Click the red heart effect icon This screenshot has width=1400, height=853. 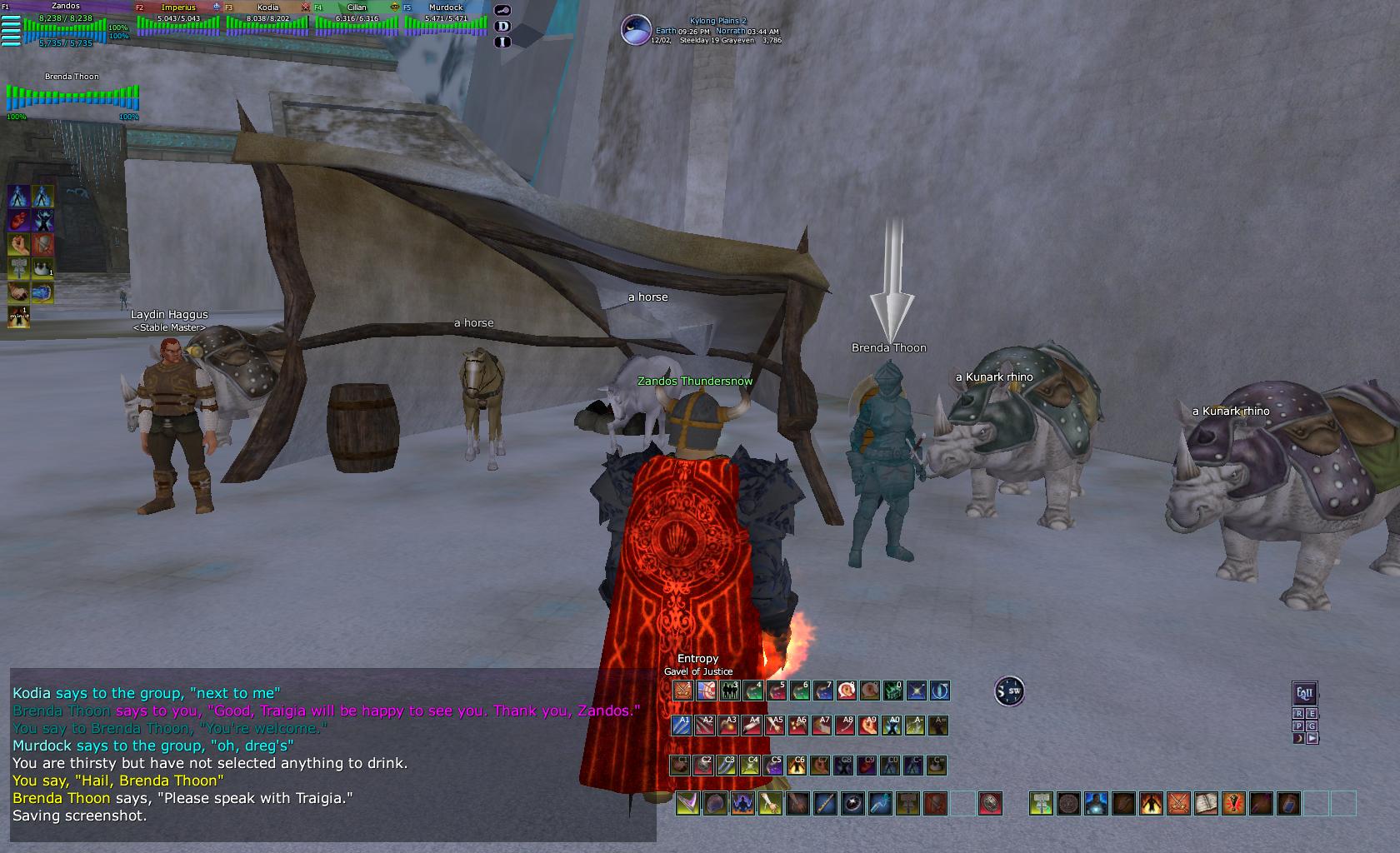coord(19,220)
